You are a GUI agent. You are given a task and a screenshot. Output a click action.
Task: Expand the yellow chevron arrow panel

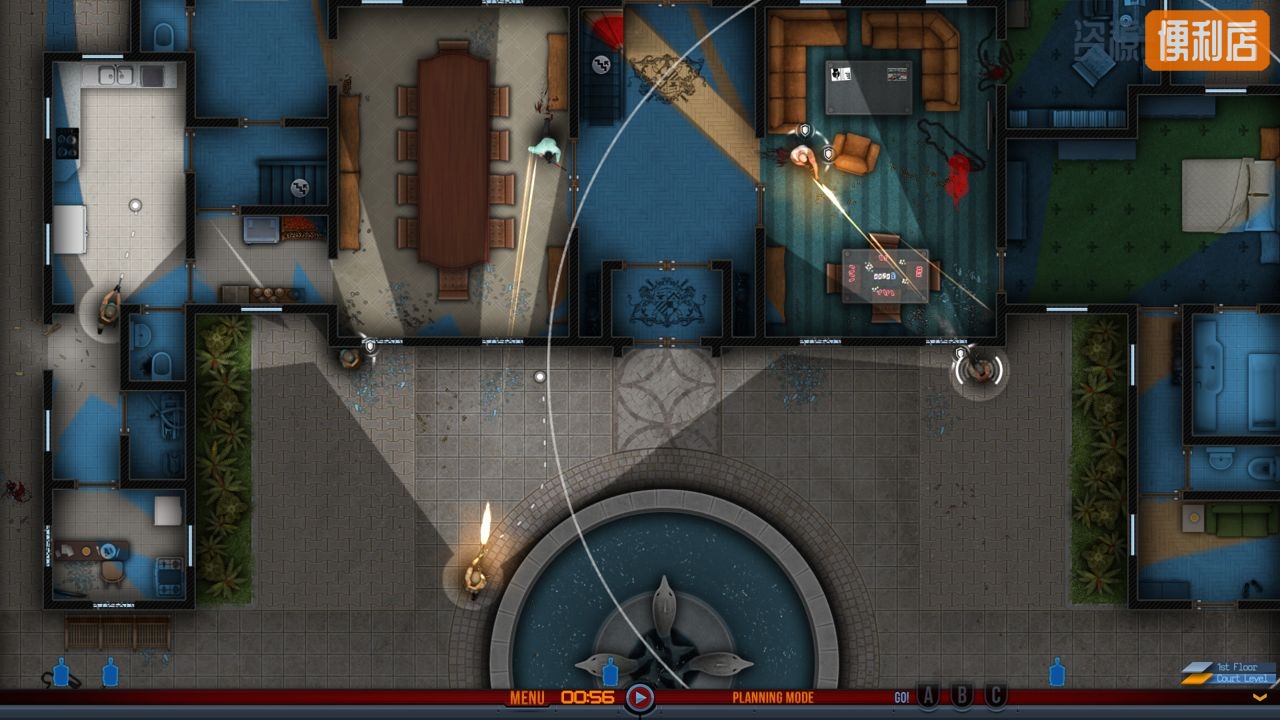point(1261,697)
